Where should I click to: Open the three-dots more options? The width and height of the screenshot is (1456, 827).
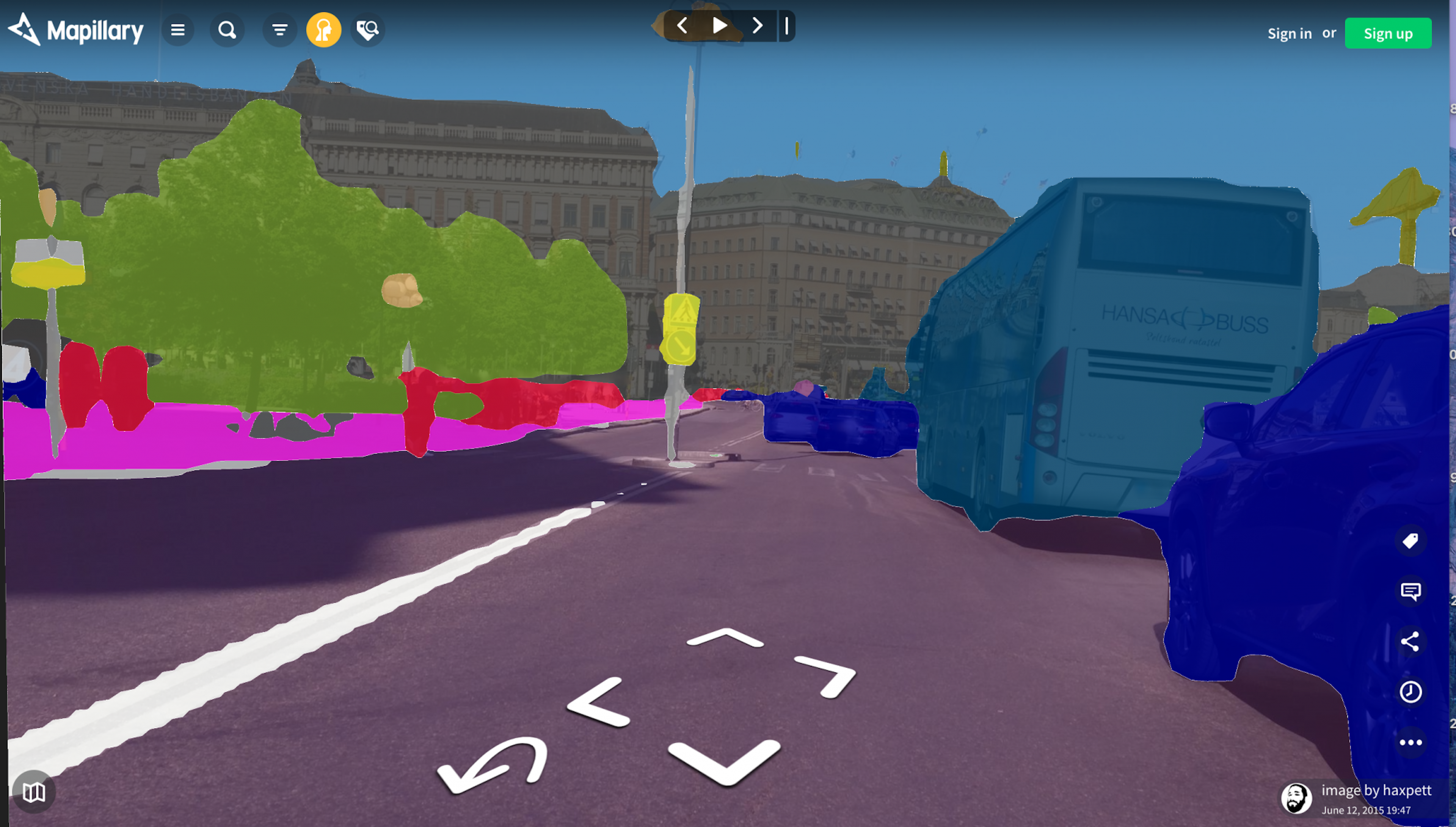tap(1410, 742)
